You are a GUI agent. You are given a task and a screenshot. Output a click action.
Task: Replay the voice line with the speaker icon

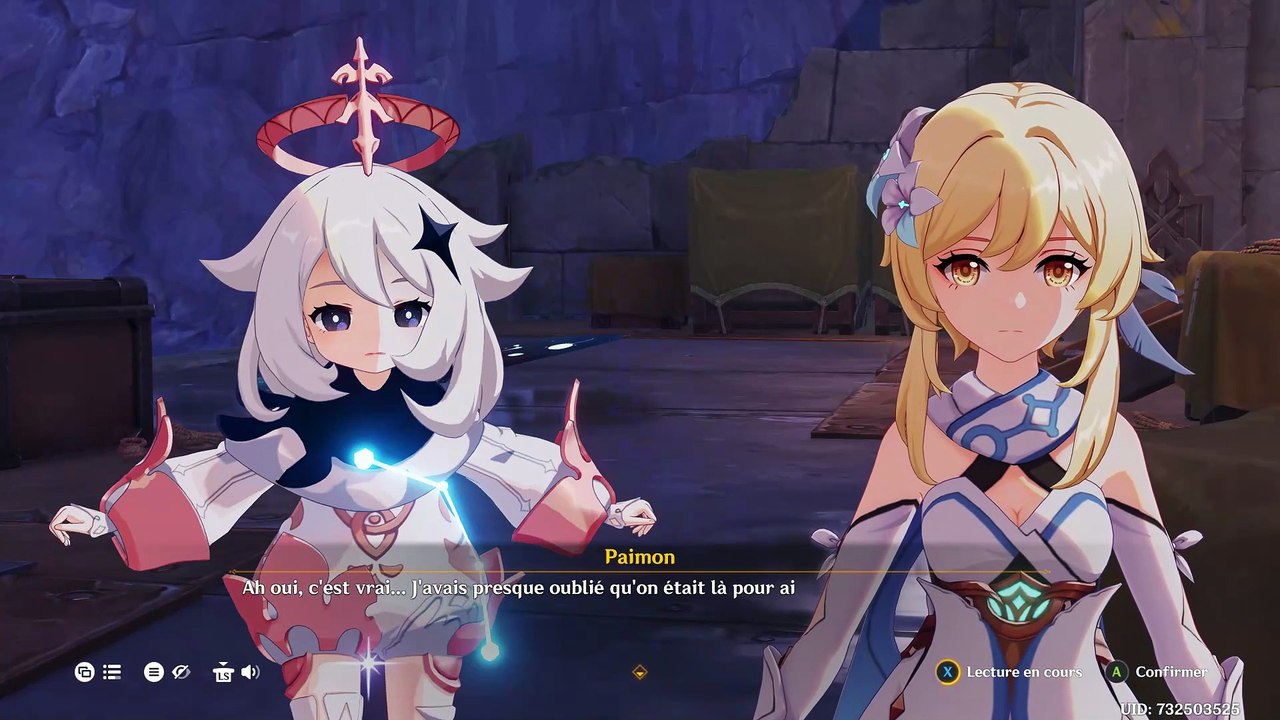(x=250, y=672)
